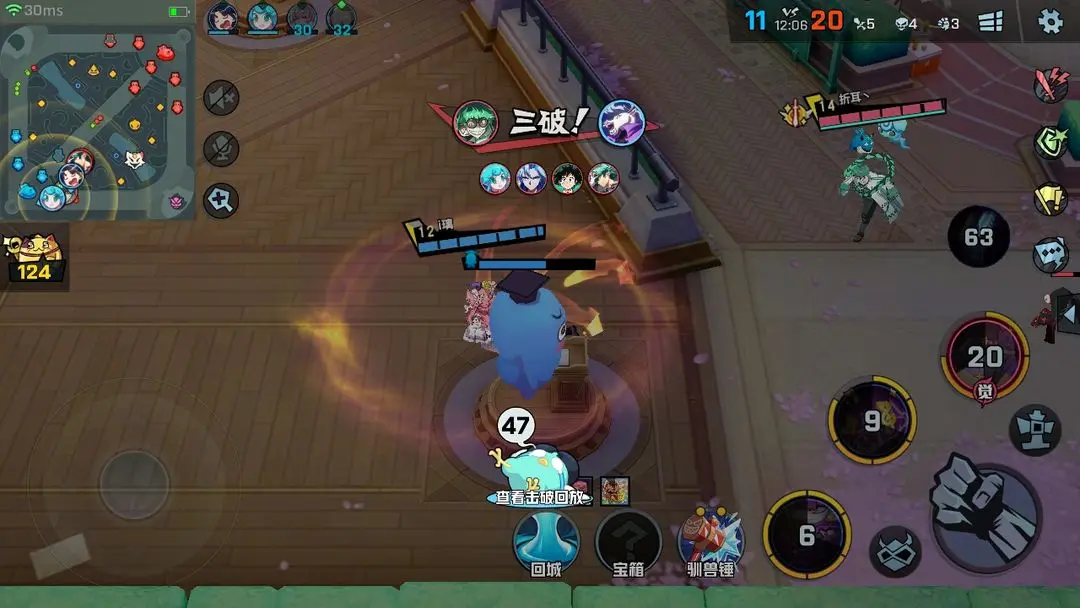The image size is (1080, 608).
Task: Trigger the ultimate skill showing 20
Action: 984,357
